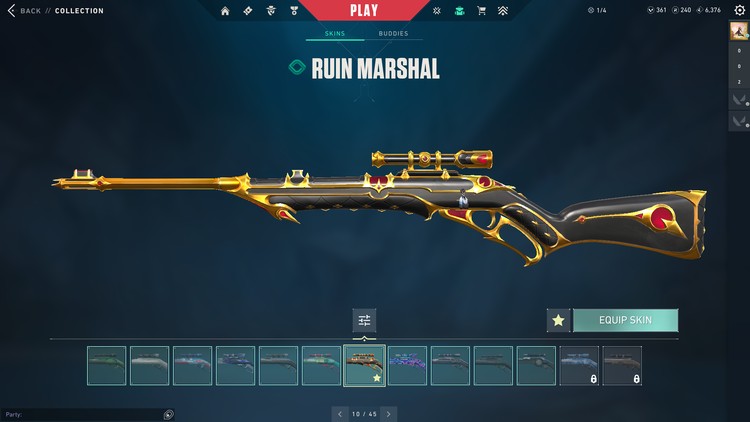Go to the previous page of skins
Viewport: 750px width, 422px height.
[339, 413]
